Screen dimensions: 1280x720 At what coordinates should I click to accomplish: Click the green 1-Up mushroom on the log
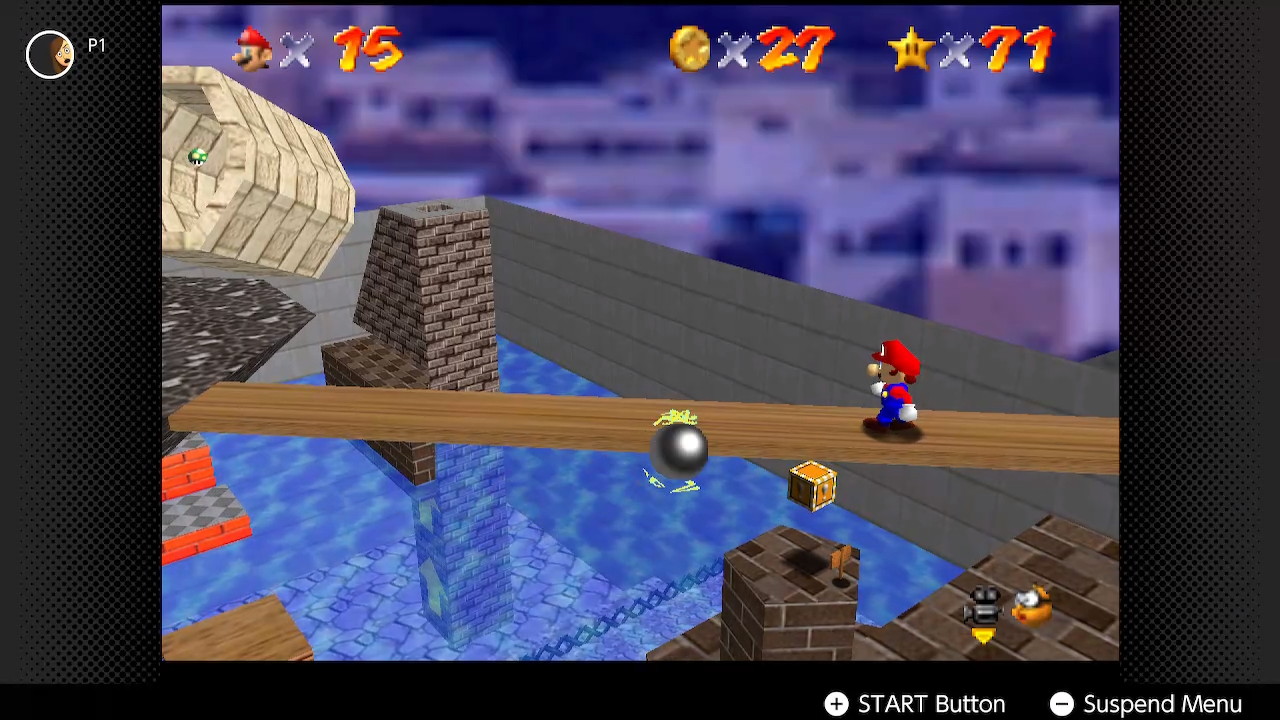click(196, 156)
